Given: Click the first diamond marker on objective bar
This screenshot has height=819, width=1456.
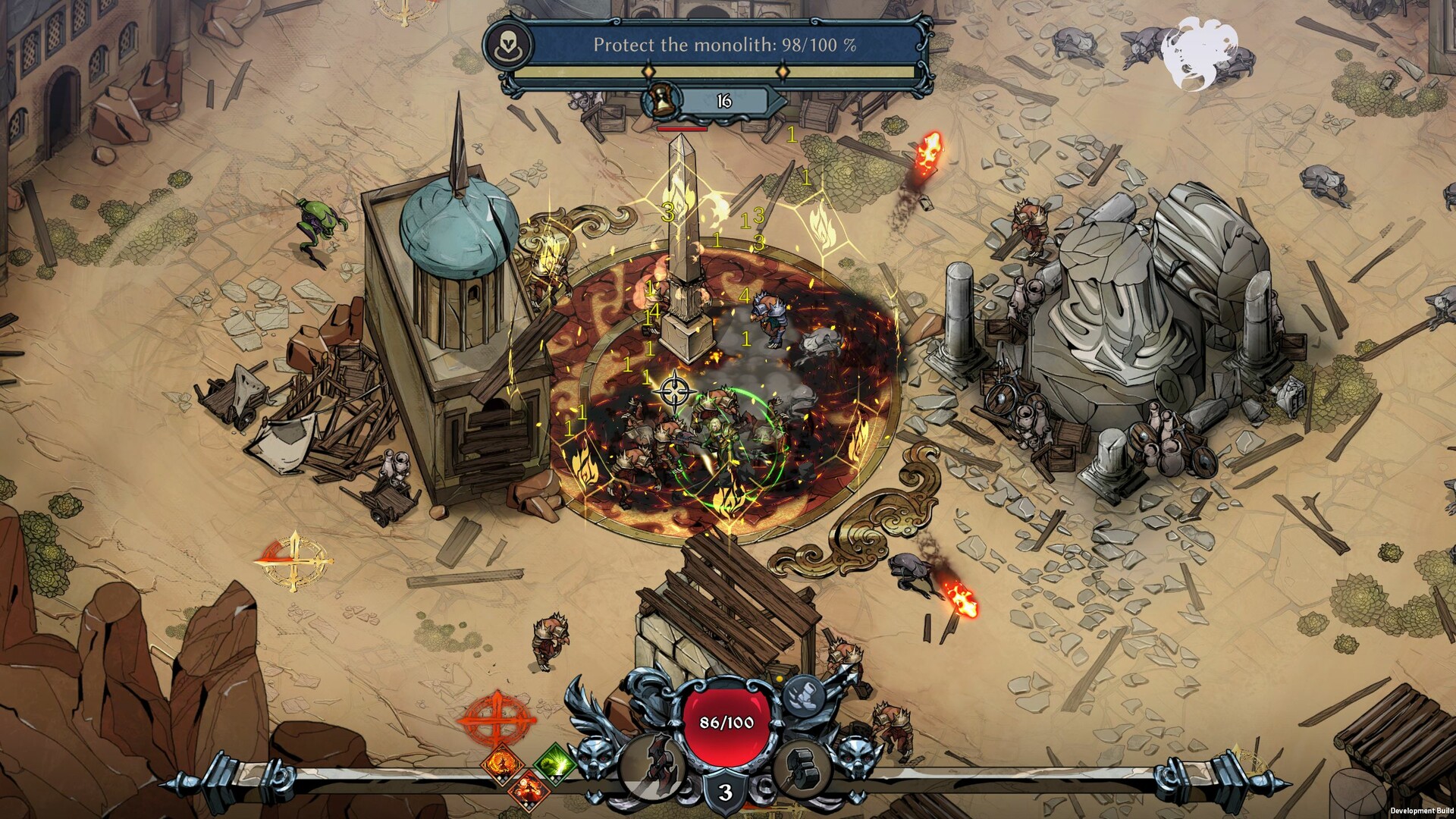Looking at the screenshot, I should pyautogui.click(x=648, y=71).
